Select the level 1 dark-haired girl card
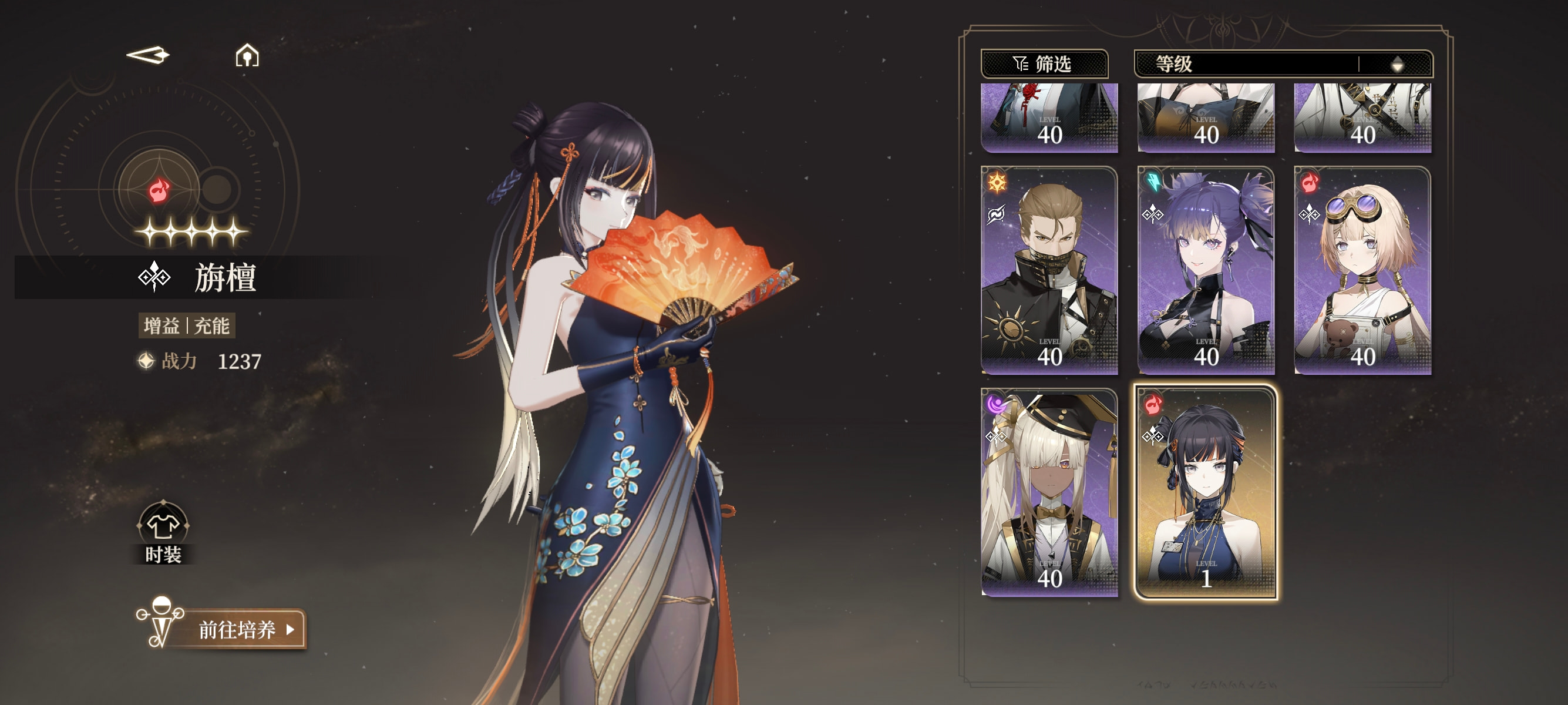Screen dimensions: 1568x705 pyautogui.click(x=1205, y=492)
